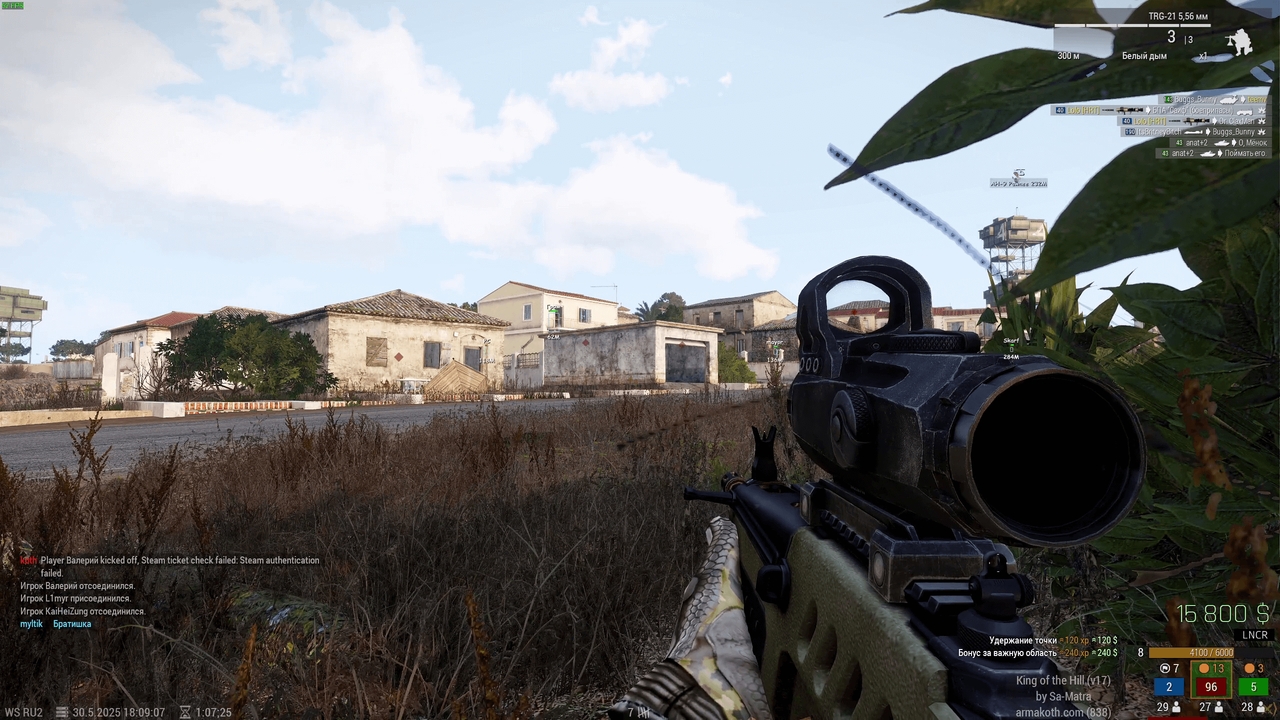The height and width of the screenshot is (720, 1280).
Task: Click the player-count person icon under green team
Action: [x=1261, y=708]
